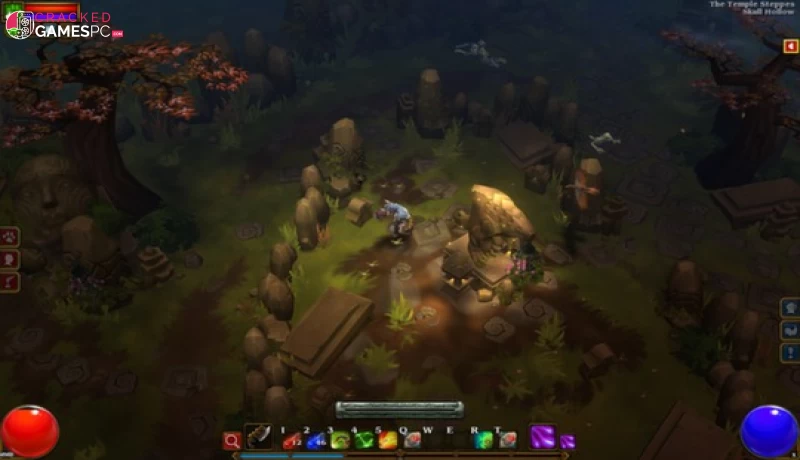Activate the orange-yellow item in slot 5
Screen dimensions: 800x460
point(388,440)
